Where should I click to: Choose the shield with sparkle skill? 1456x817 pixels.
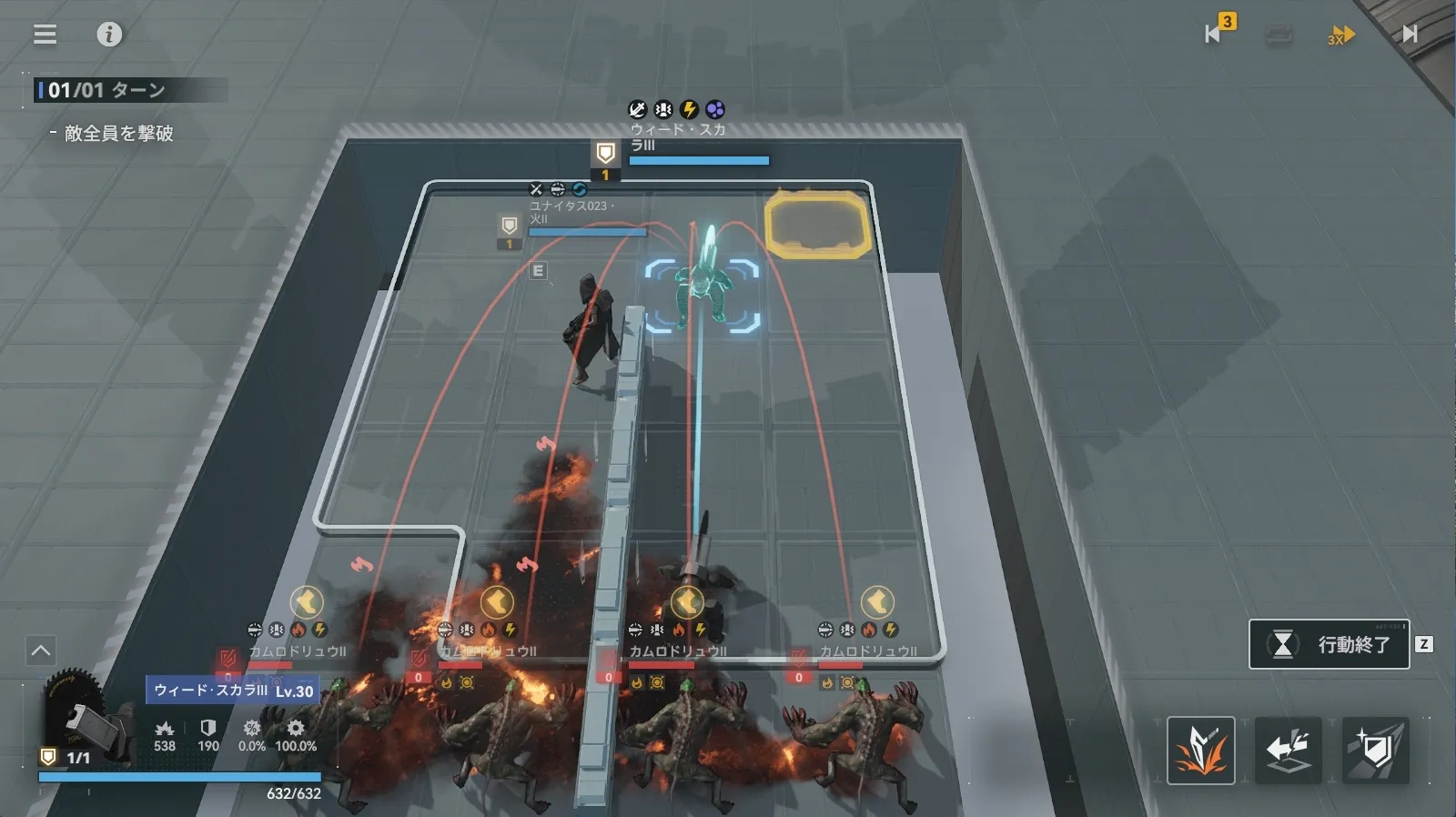click(1376, 751)
